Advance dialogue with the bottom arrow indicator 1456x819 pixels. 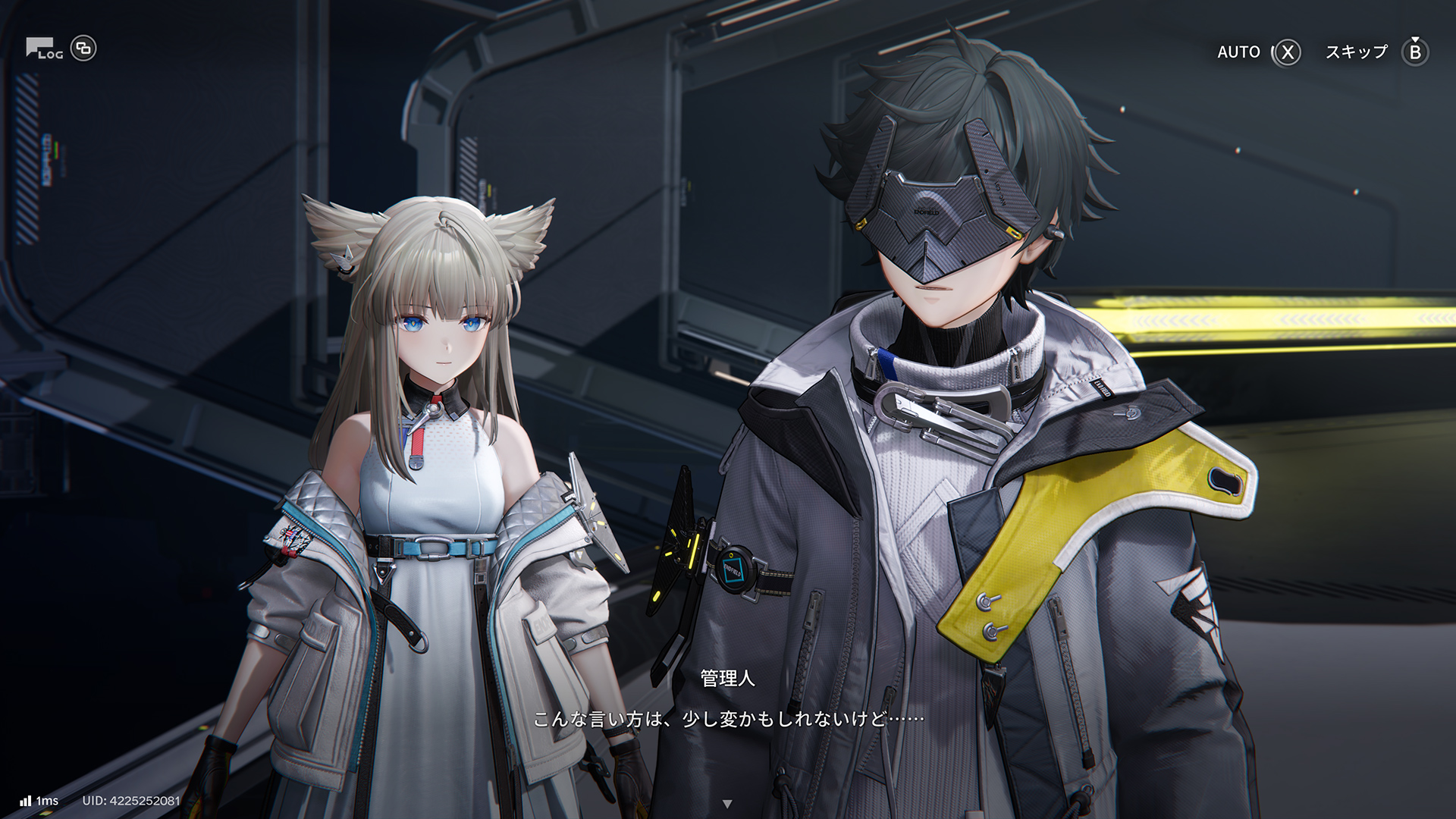(727, 804)
